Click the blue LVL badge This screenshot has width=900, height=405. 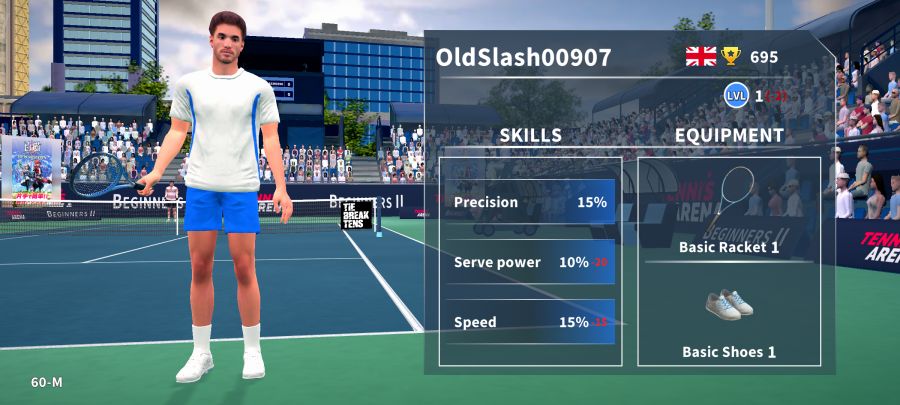[737, 96]
